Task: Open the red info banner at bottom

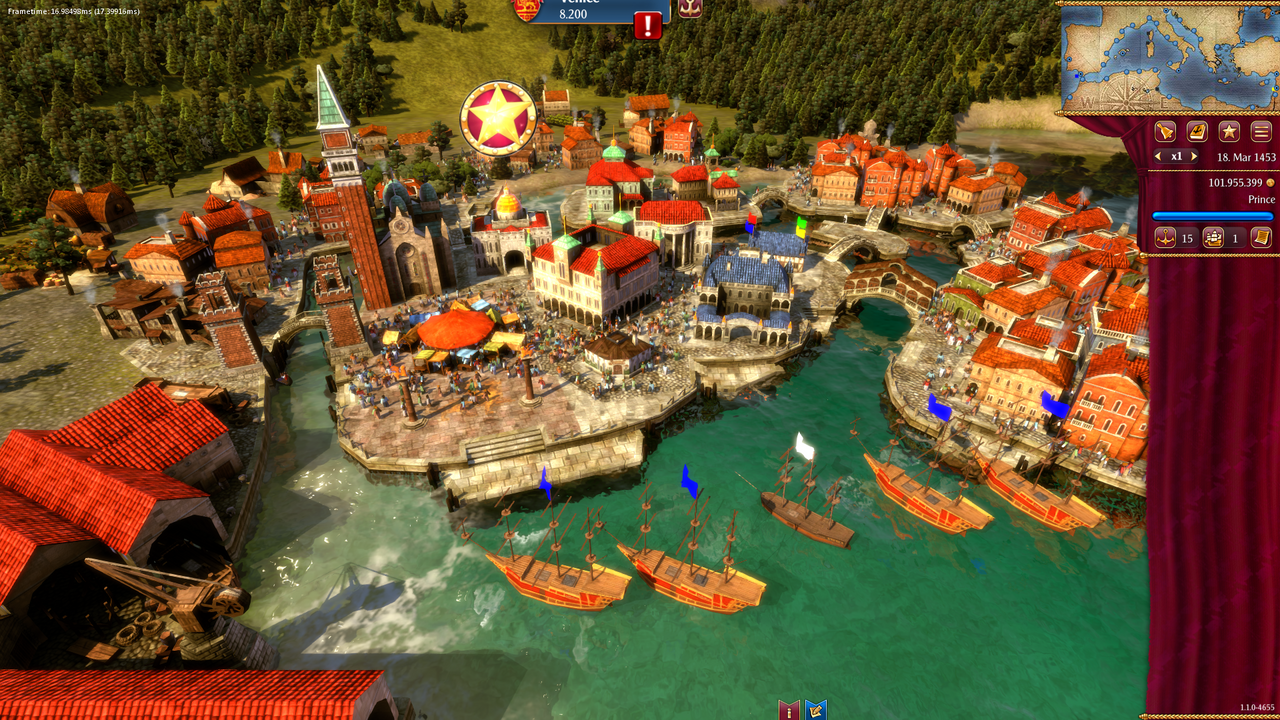Action: click(787, 710)
